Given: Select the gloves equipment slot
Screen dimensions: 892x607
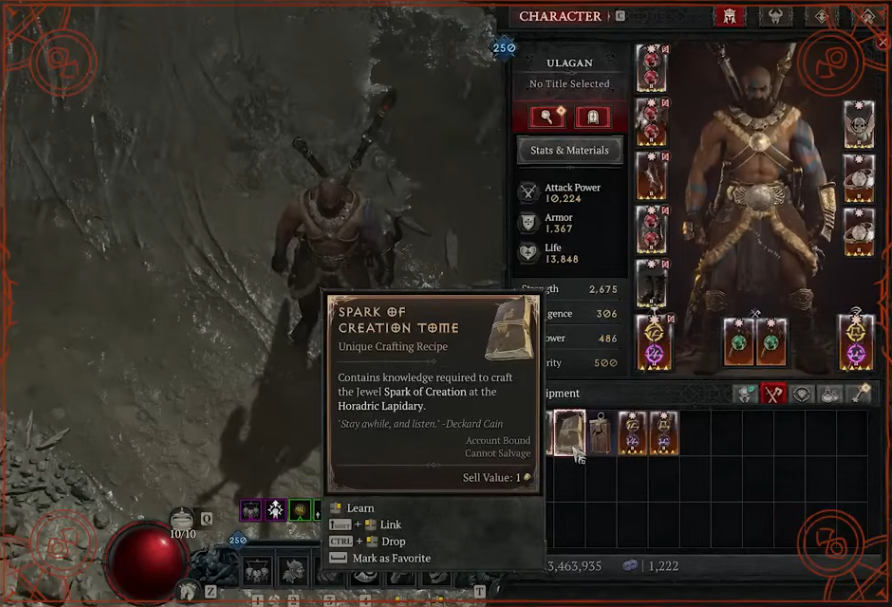Looking at the screenshot, I should [652, 176].
